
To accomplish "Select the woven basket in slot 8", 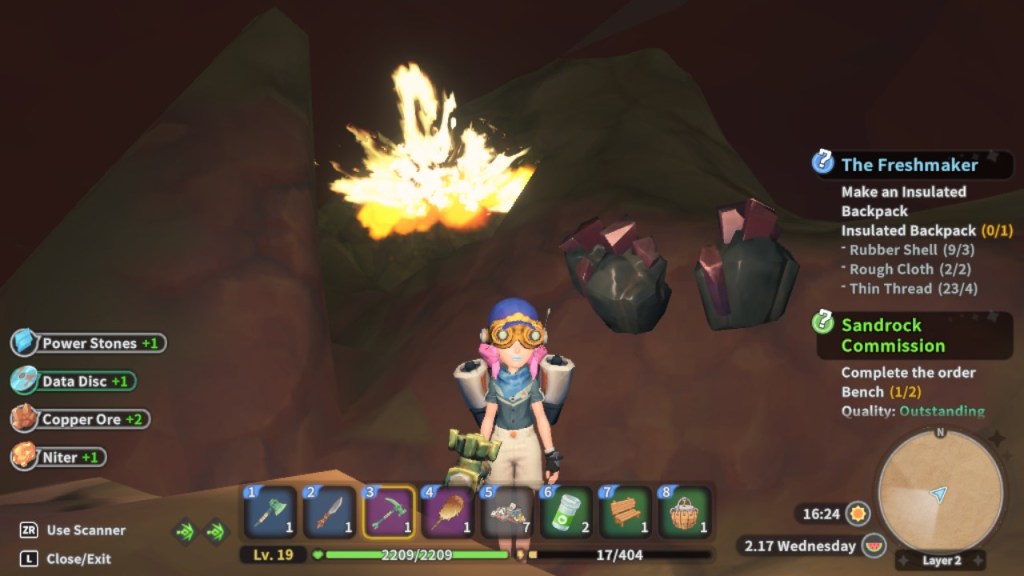I will (x=684, y=512).
